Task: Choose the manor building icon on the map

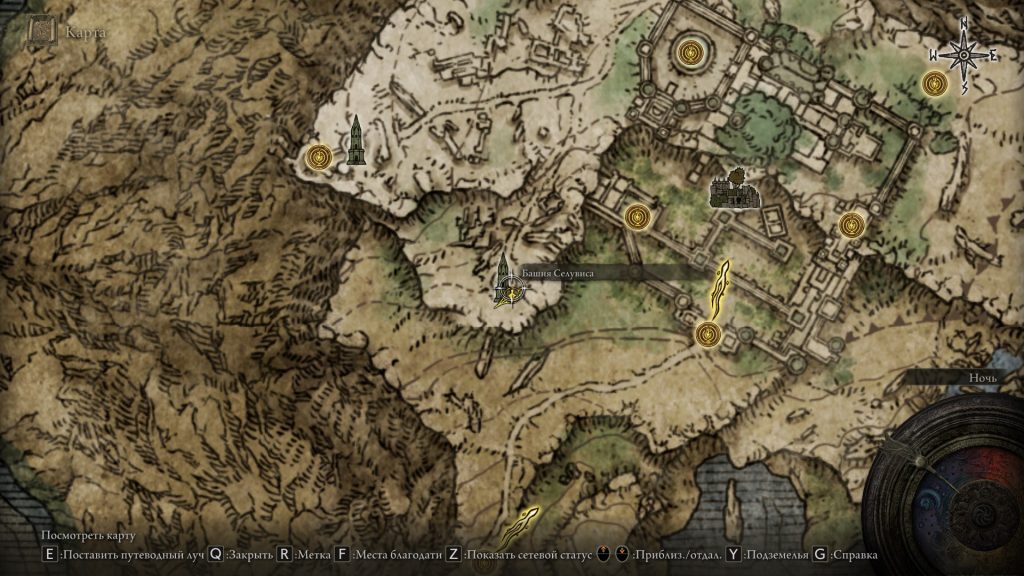Action: tap(735, 190)
